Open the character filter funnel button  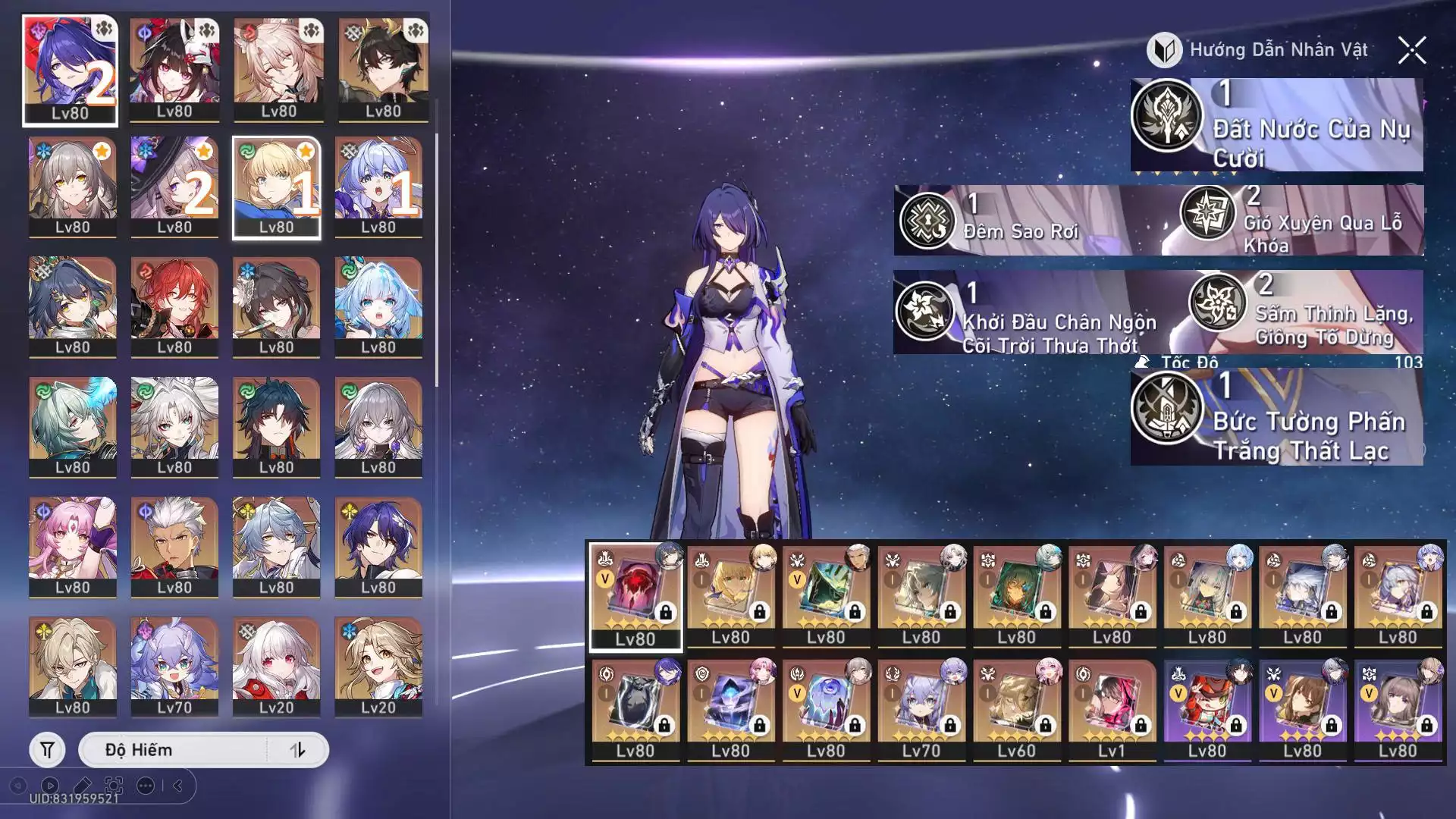click(47, 750)
